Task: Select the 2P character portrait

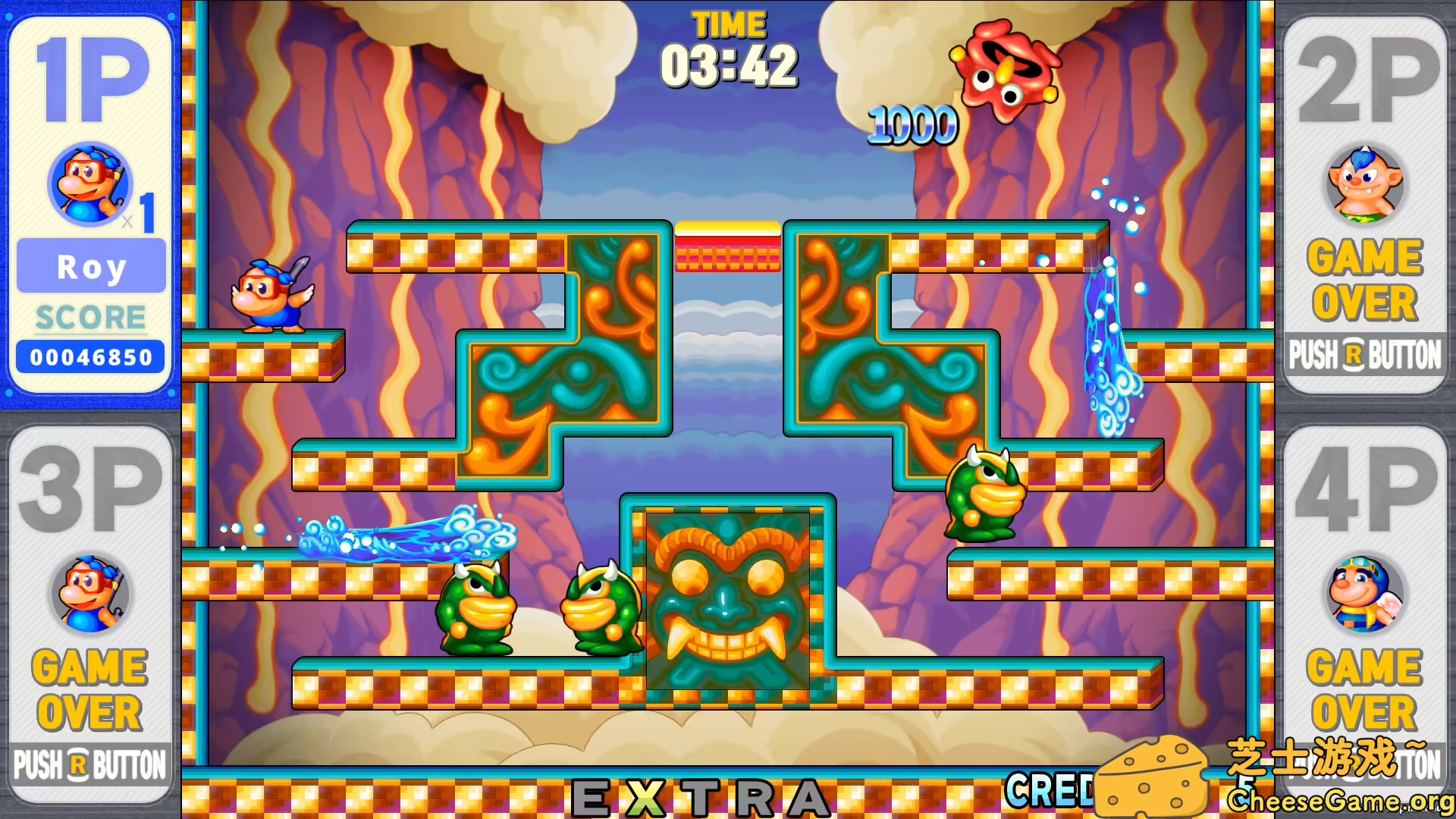Action: click(x=1365, y=184)
